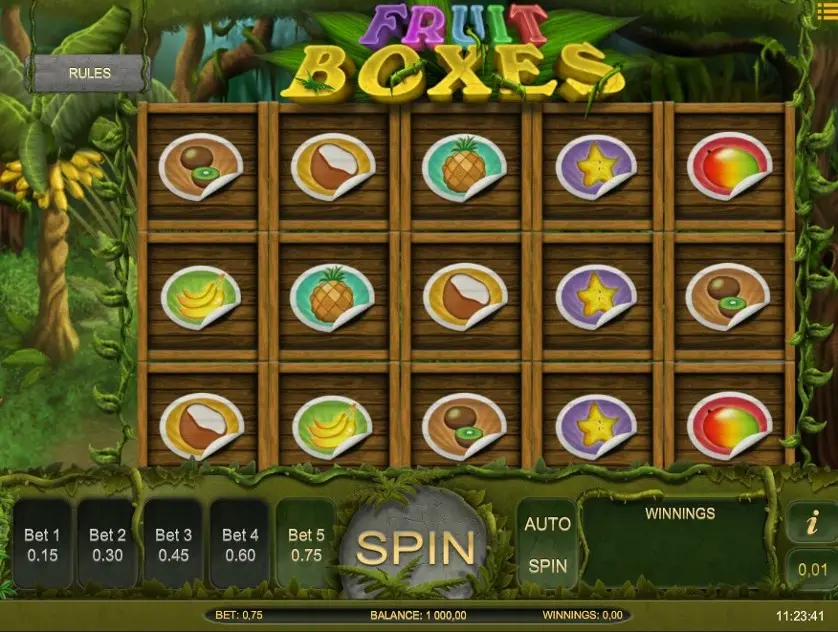The height and width of the screenshot is (632, 838).
Task: Choose Bet 2 at 0.30
Action: click(107, 544)
